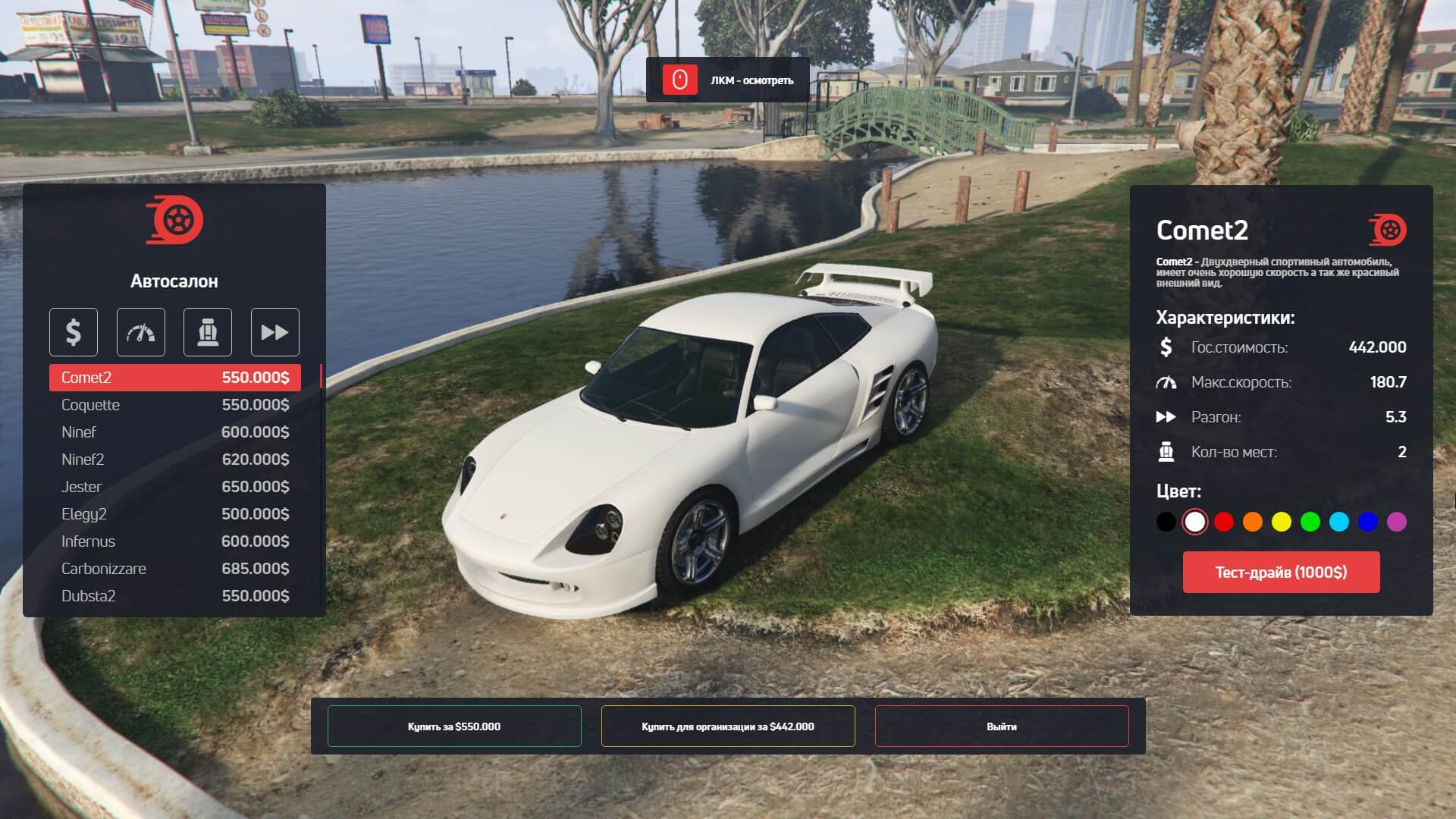Choose the Ninef2 vehicle entry
Screen dimensions: 1456x819
click(174, 460)
